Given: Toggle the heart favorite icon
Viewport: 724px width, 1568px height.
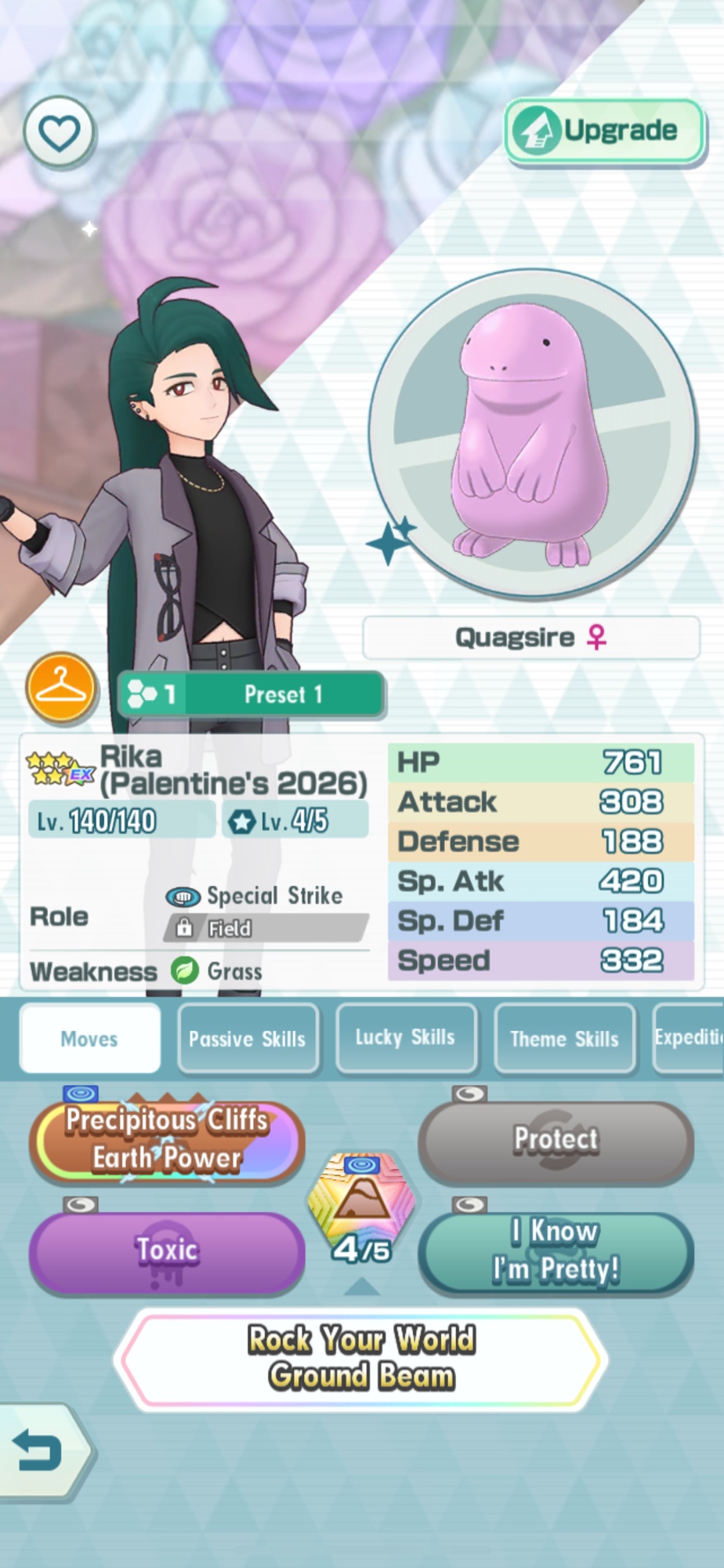Looking at the screenshot, I should 60,132.
